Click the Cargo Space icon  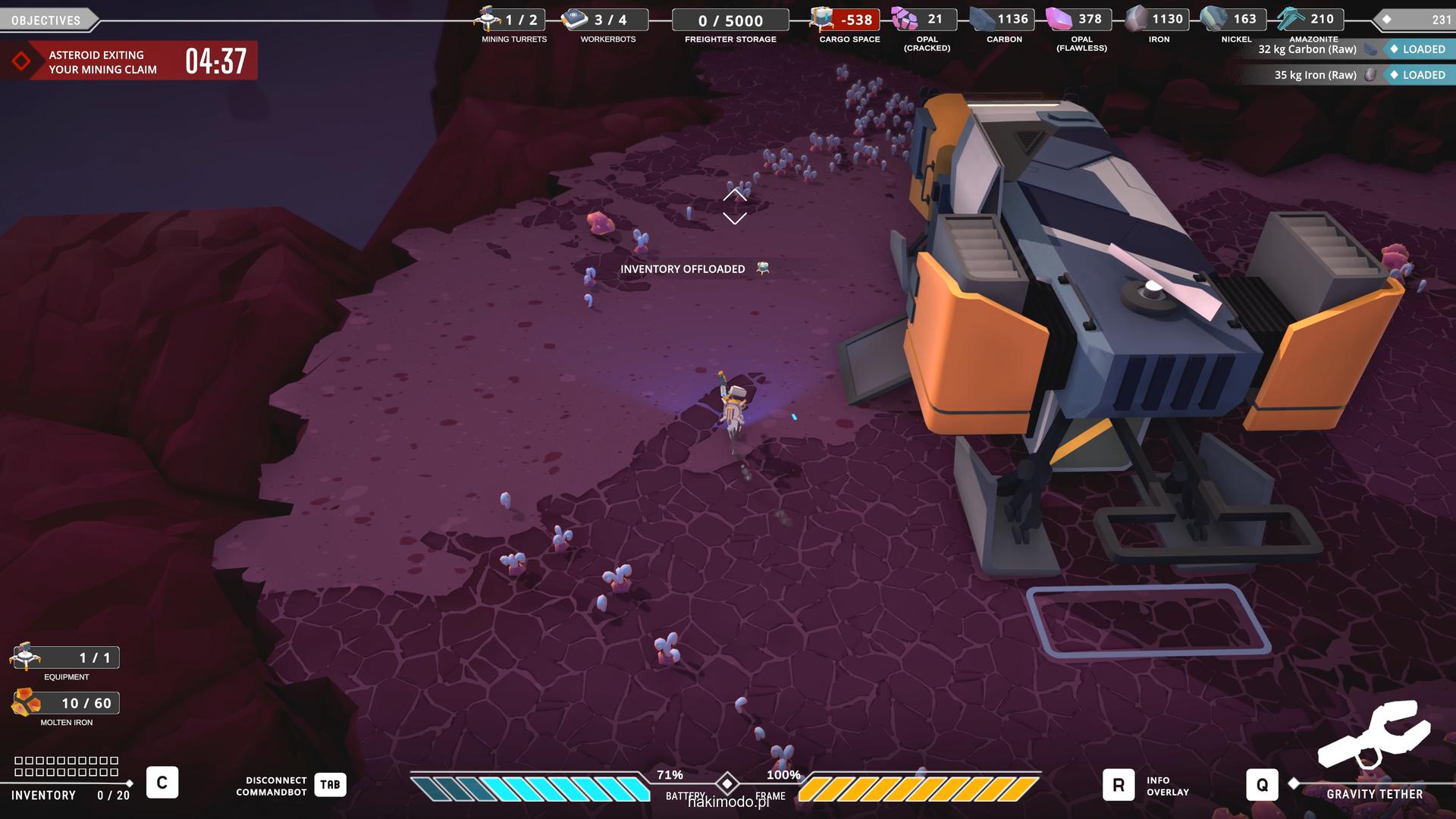821,19
